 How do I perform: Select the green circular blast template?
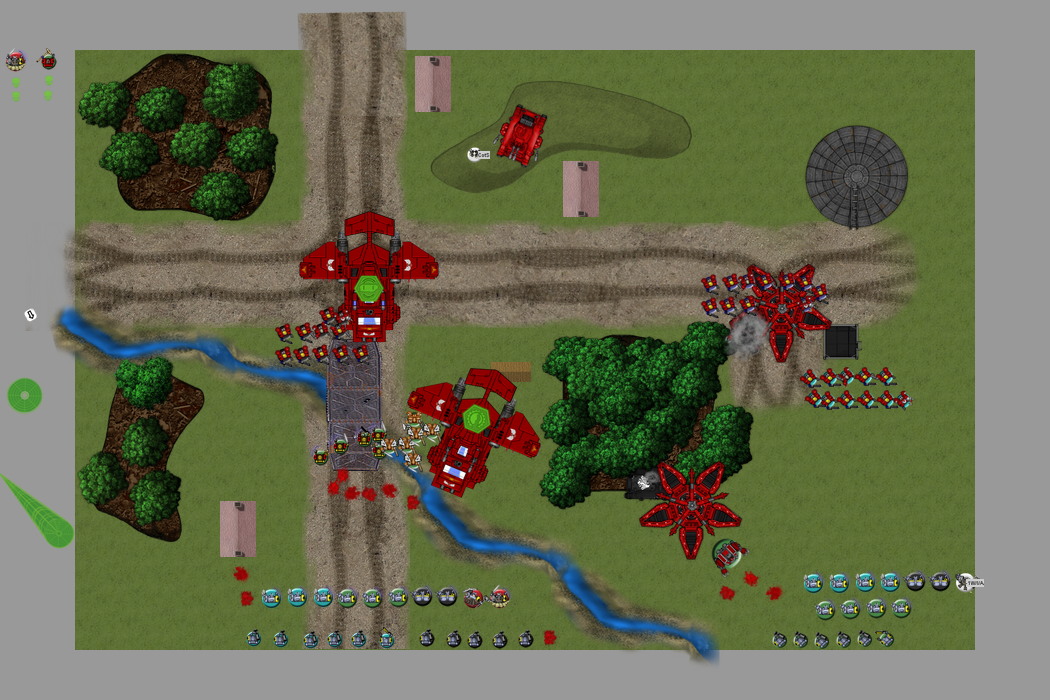[x=25, y=395]
